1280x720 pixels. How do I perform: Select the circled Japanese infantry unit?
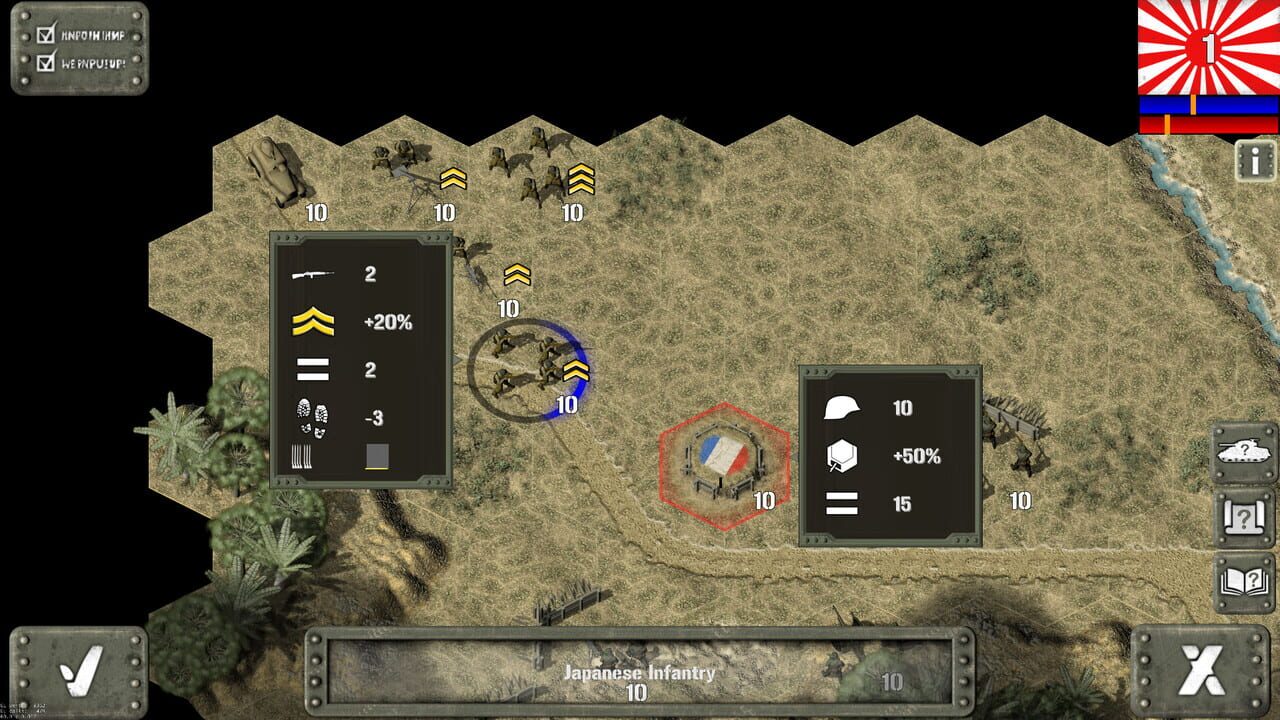point(525,365)
